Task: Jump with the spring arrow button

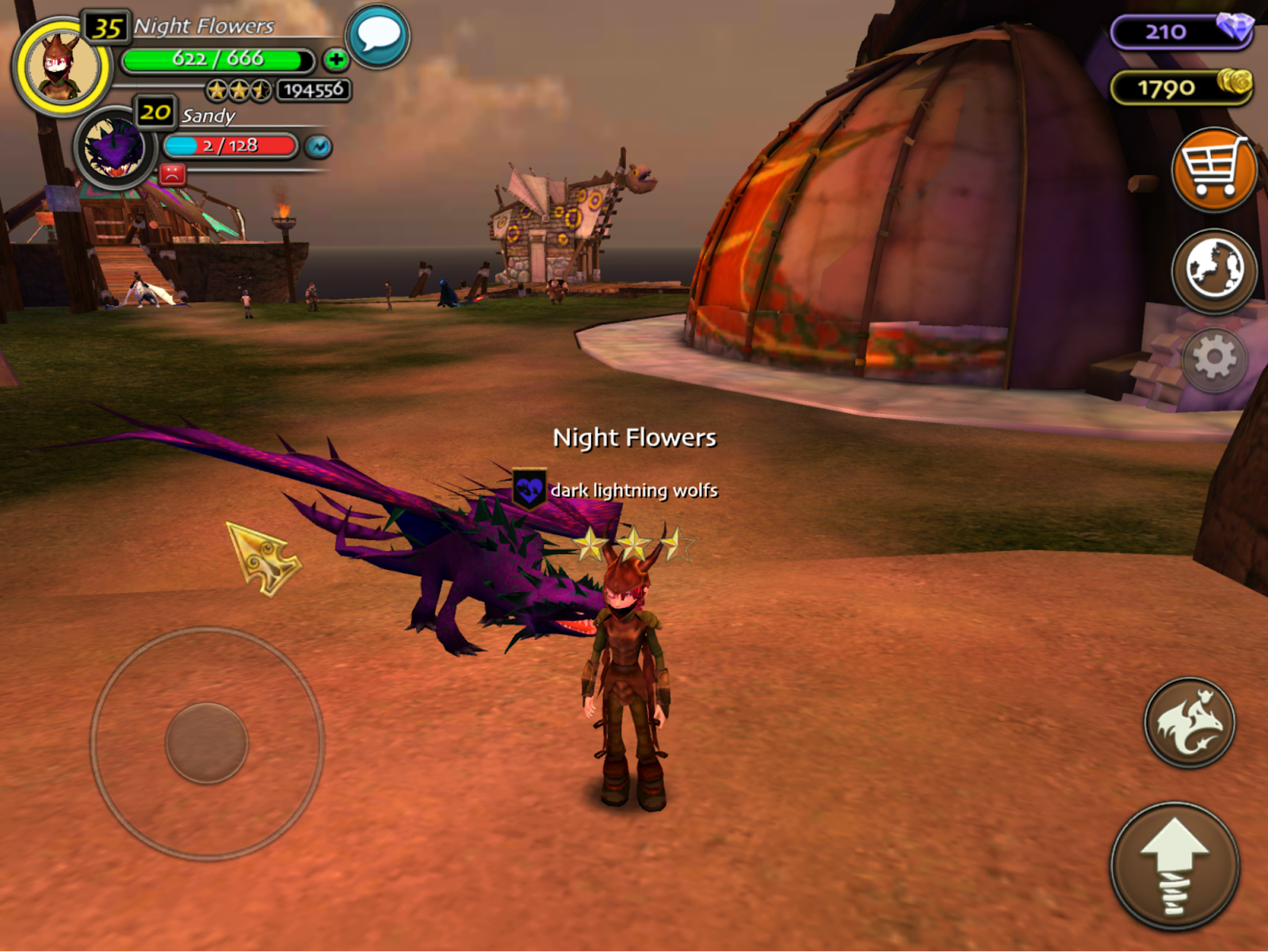Action: point(1174,866)
